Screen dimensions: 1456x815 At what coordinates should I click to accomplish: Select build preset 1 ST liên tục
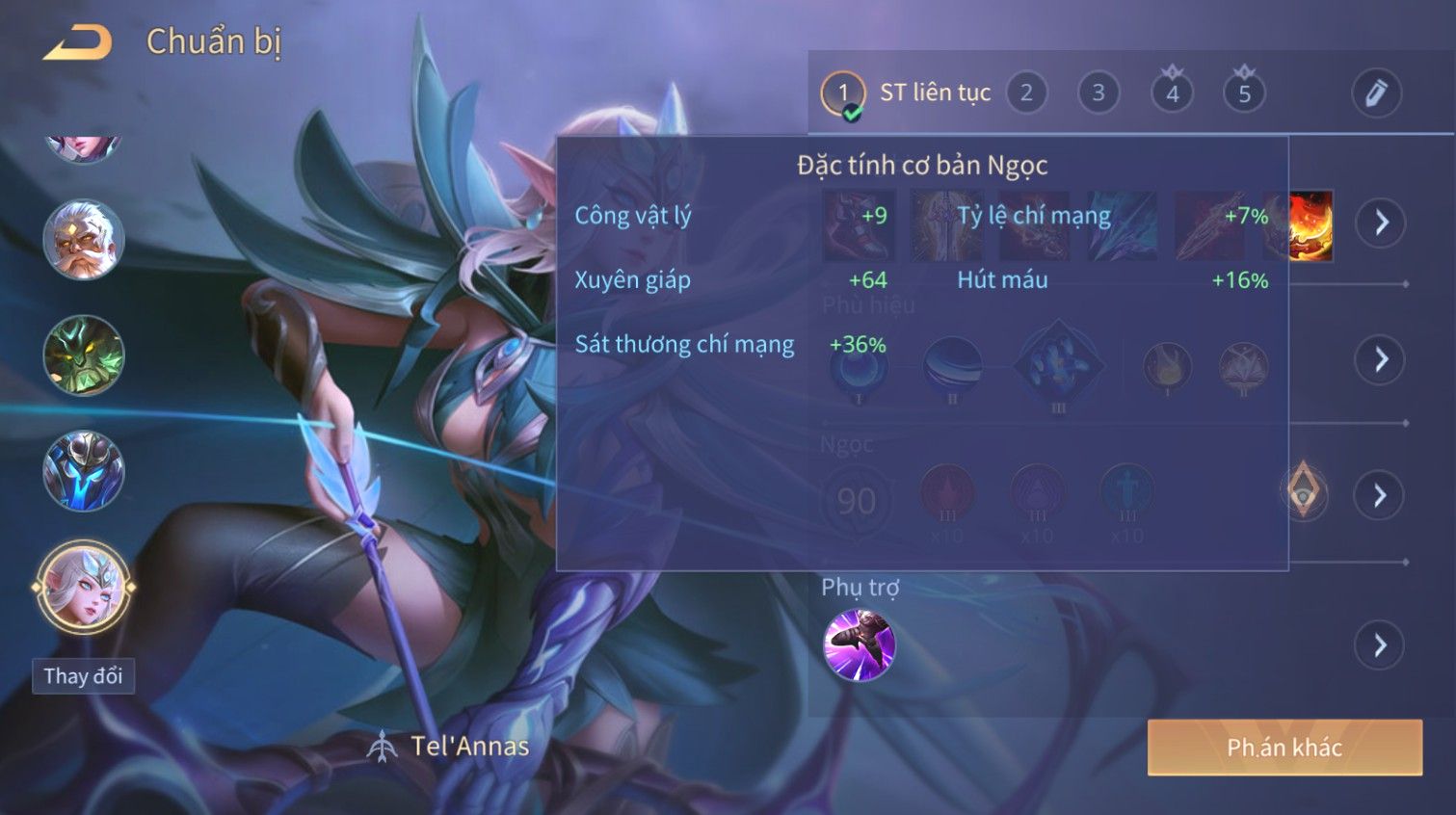(843, 93)
